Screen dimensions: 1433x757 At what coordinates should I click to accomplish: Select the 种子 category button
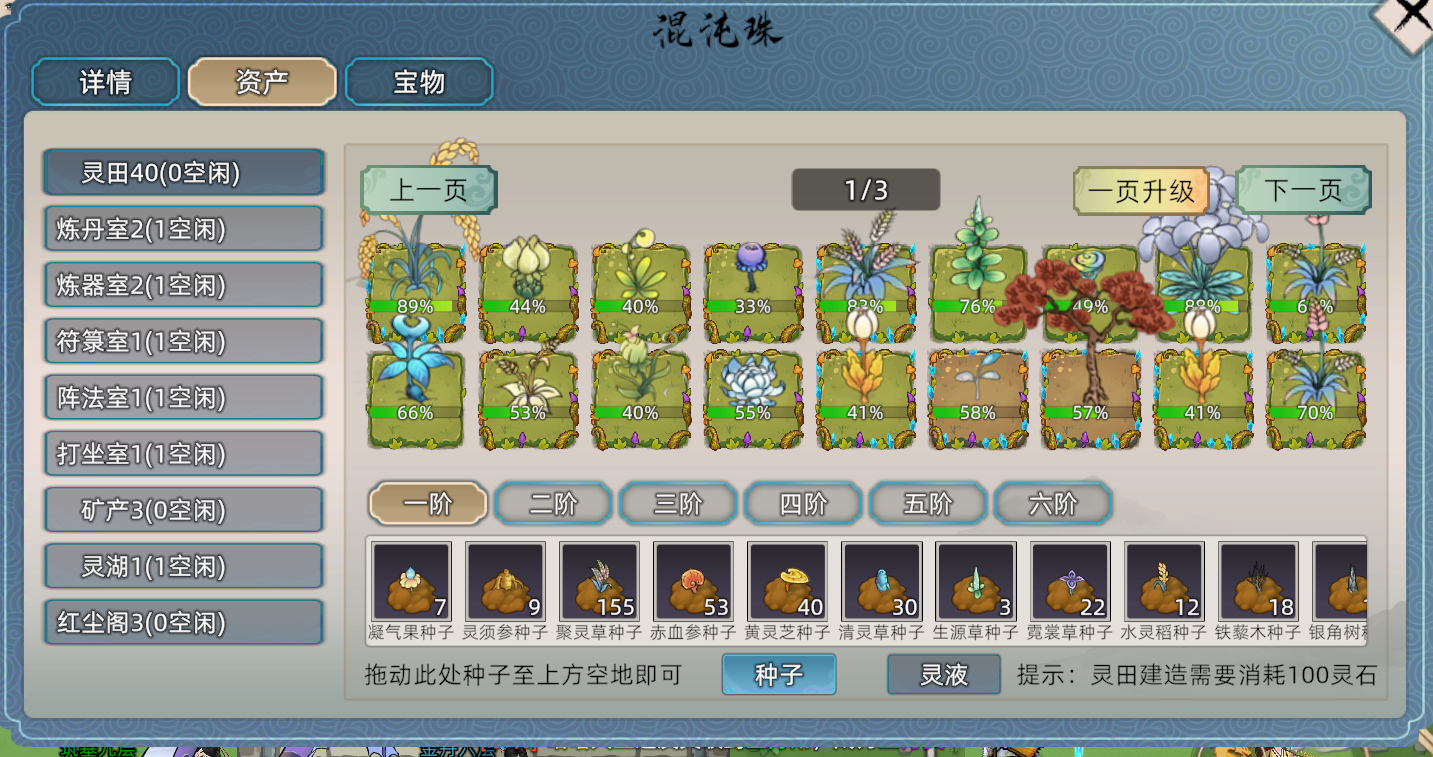[x=778, y=675]
